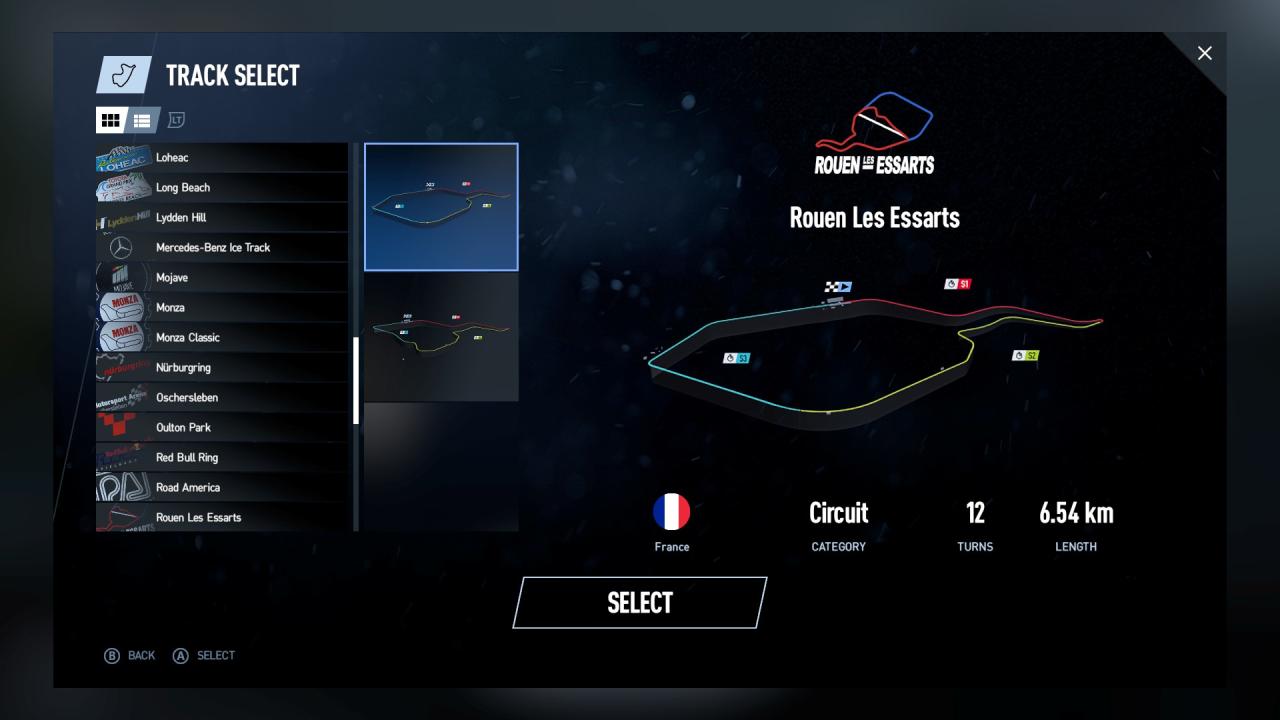Pick the second track layout thumbnail
Screen dimensions: 1280x720
[441, 337]
